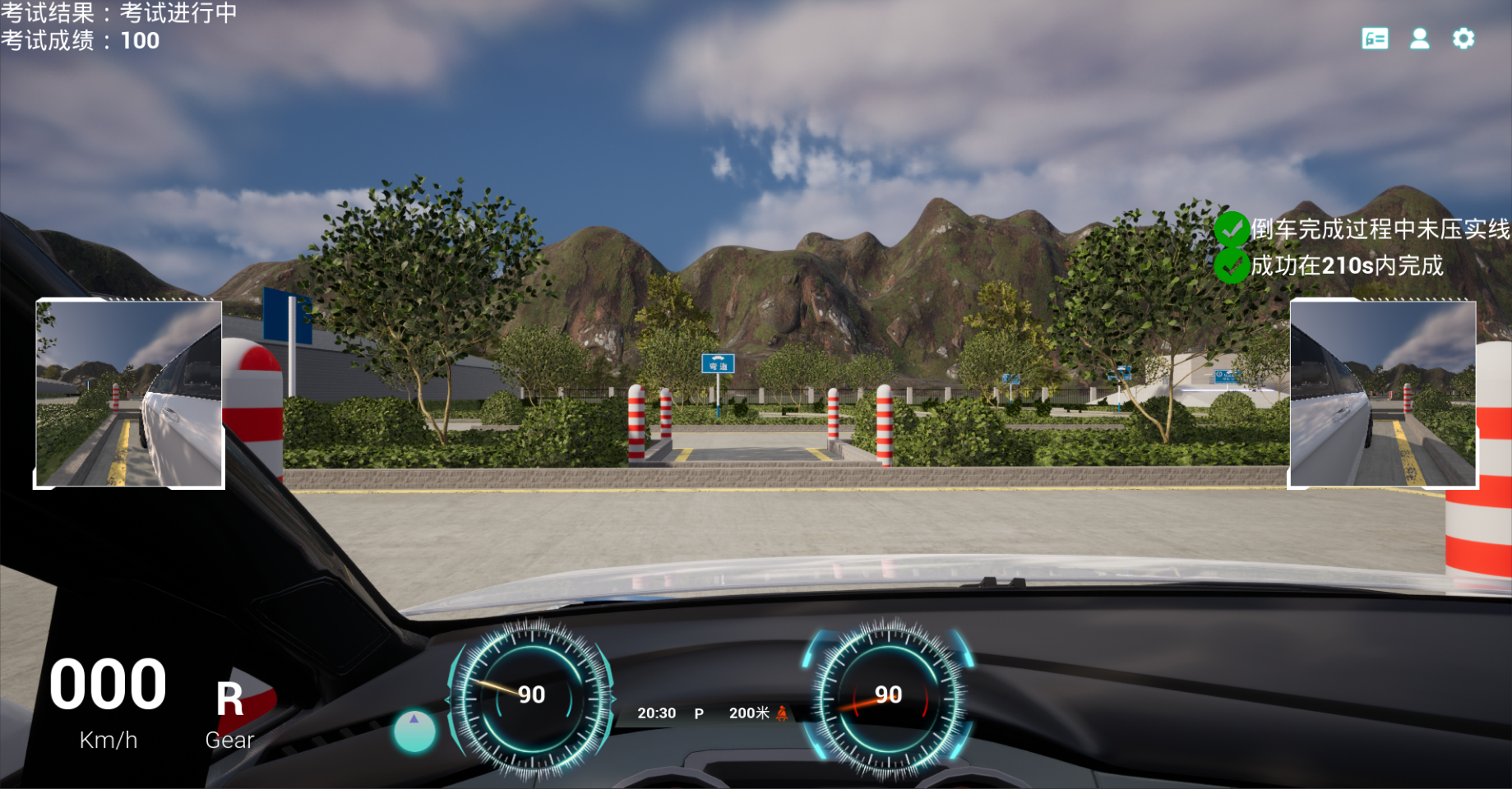Open the ID card info icon
The image size is (1512, 789).
pos(1375,39)
